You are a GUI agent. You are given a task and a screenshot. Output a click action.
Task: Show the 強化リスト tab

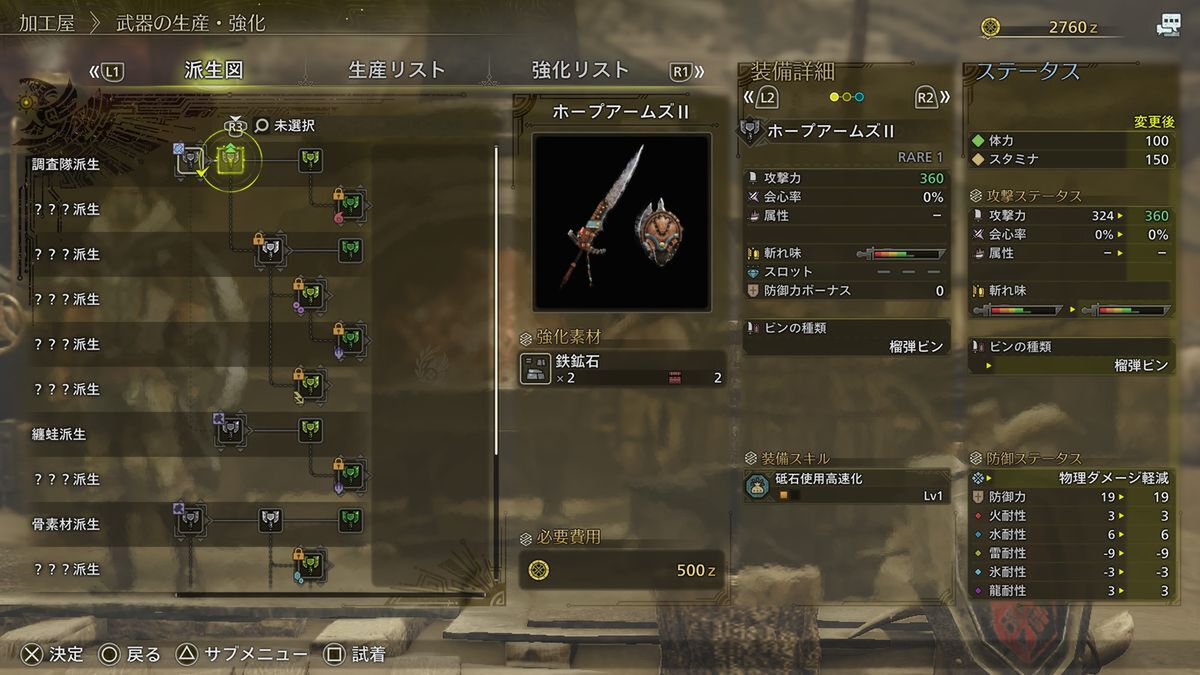[580, 70]
